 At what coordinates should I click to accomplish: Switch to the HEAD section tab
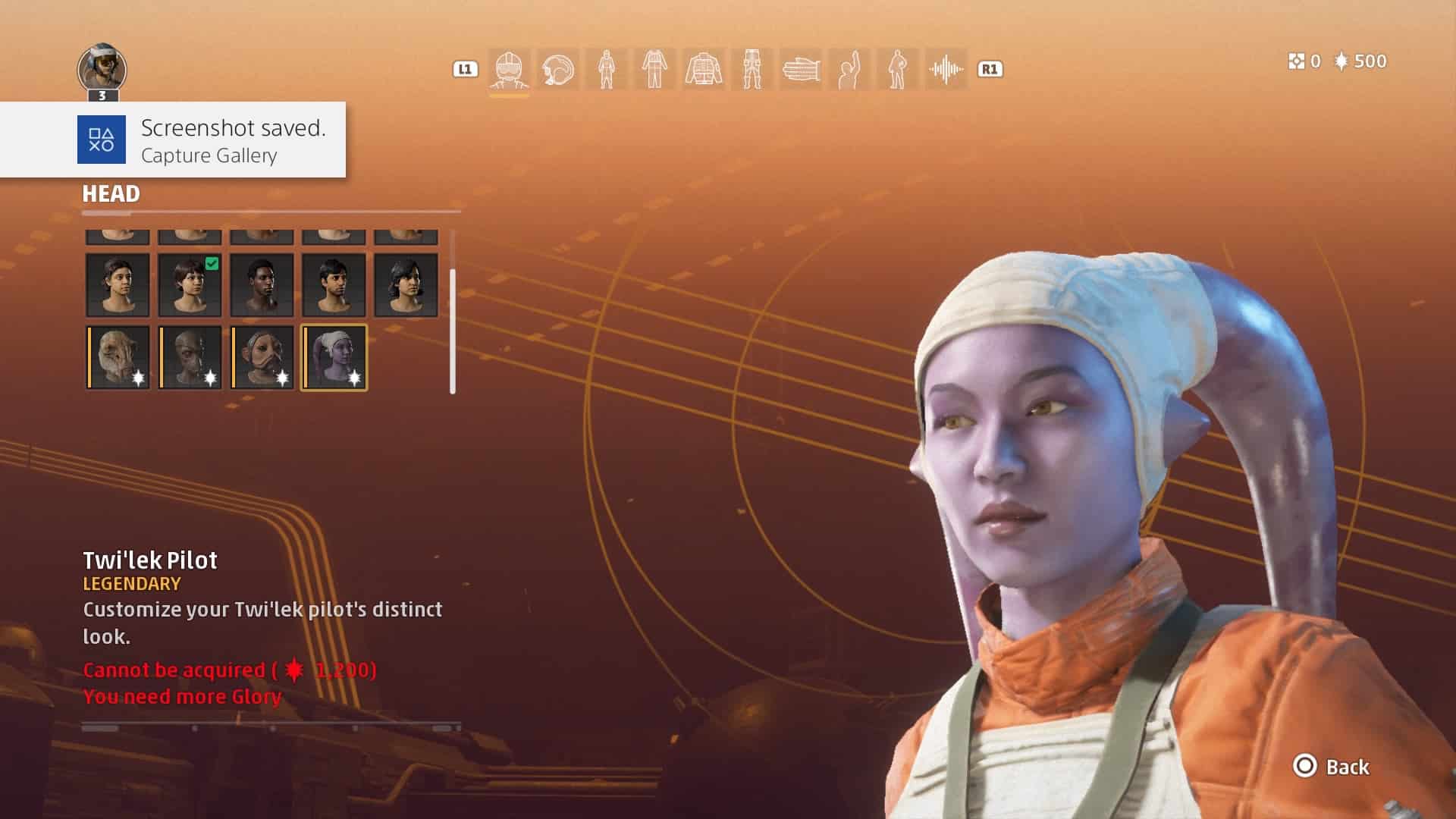(x=111, y=194)
